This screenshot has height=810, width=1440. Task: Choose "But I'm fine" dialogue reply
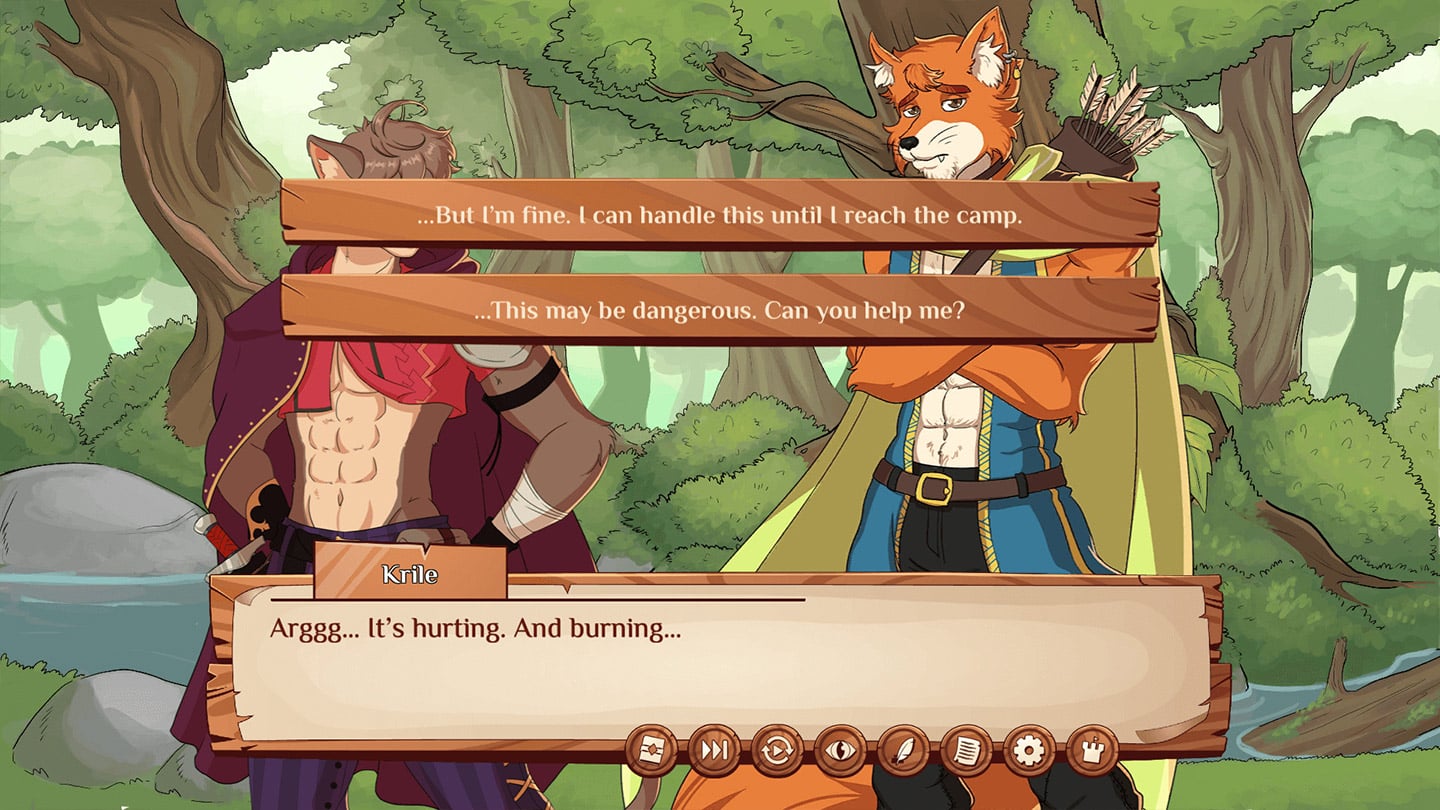point(719,215)
